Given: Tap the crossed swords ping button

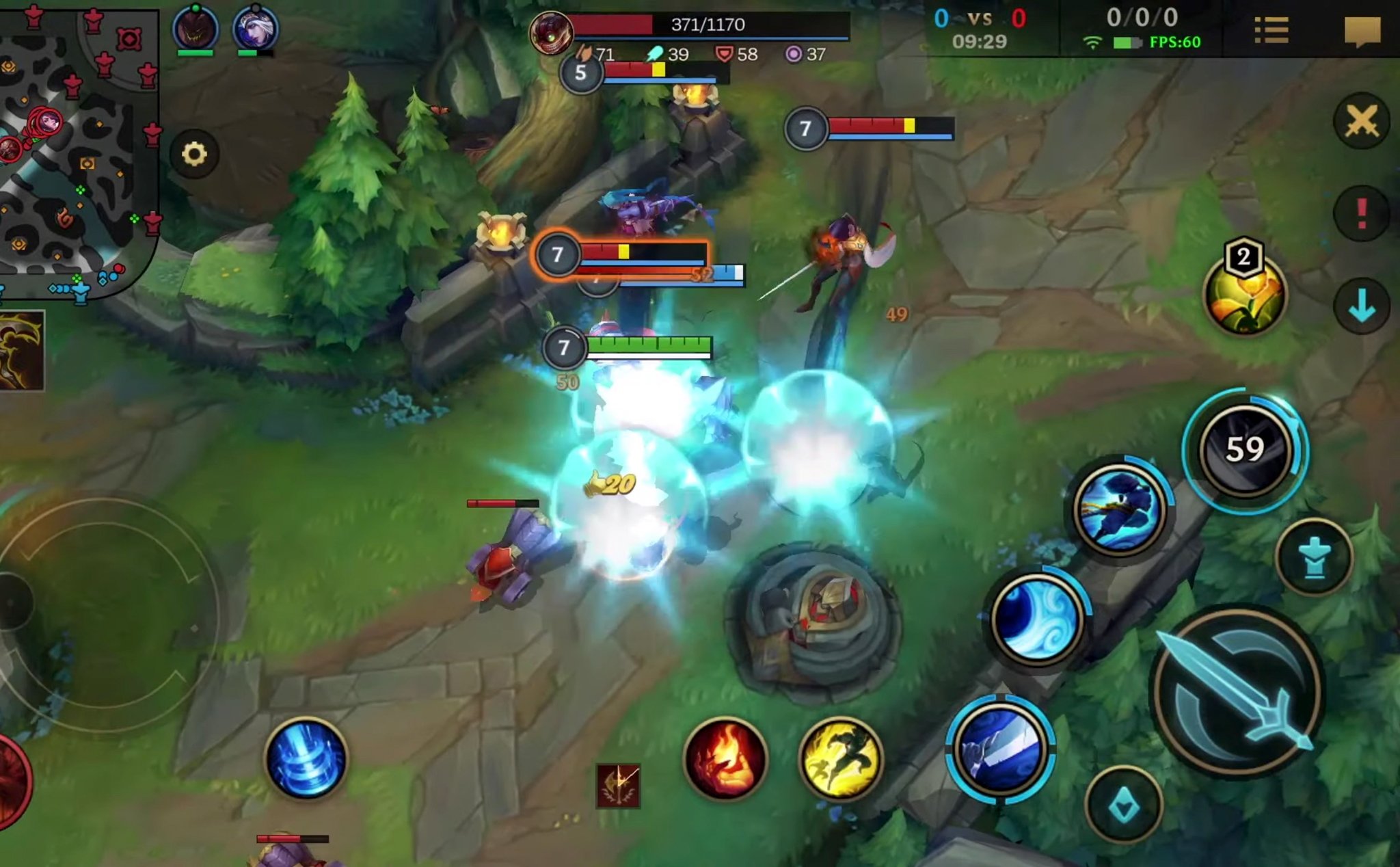Looking at the screenshot, I should [x=1361, y=122].
